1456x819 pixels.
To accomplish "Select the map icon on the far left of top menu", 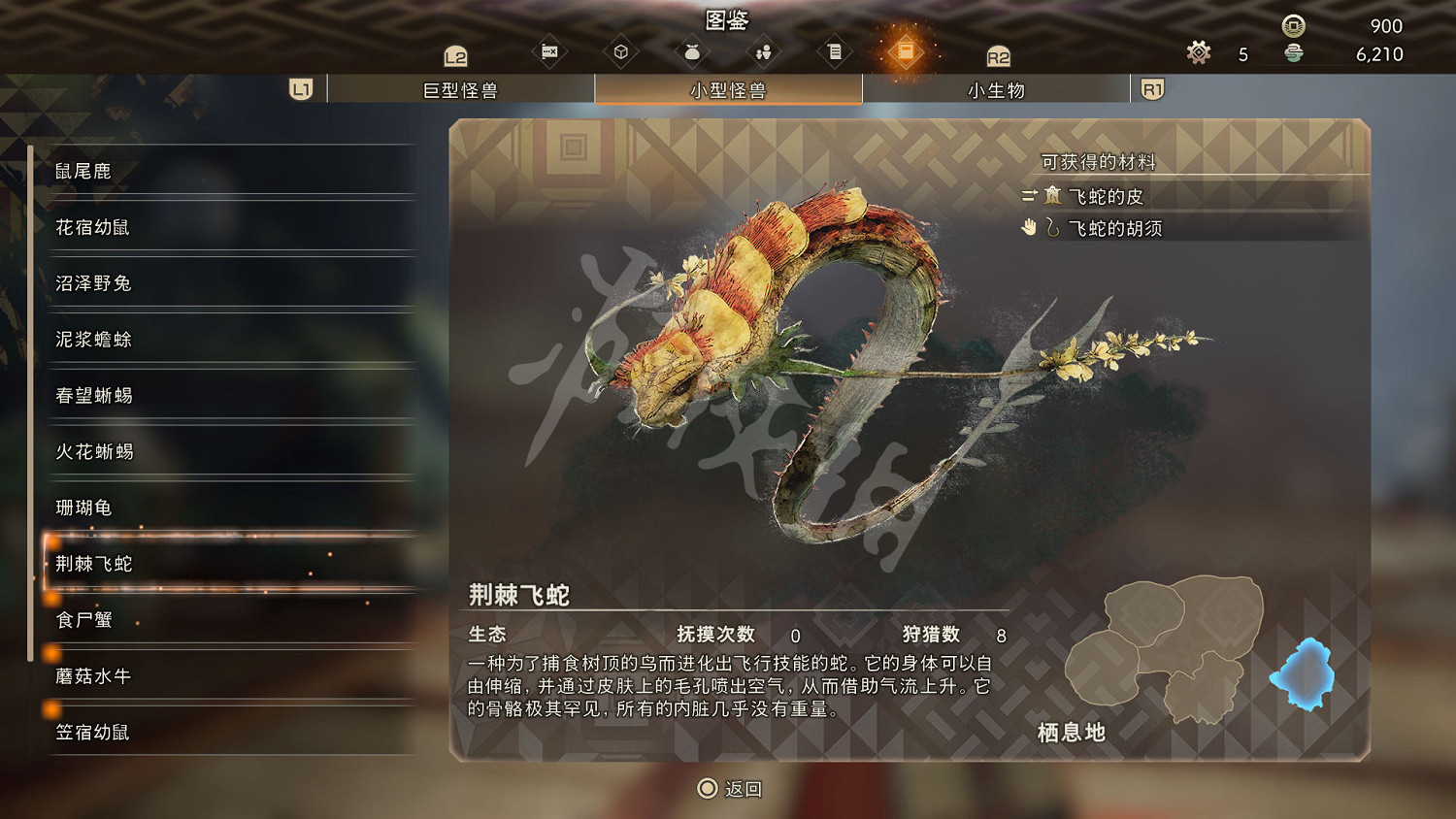I will pyautogui.click(x=548, y=50).
